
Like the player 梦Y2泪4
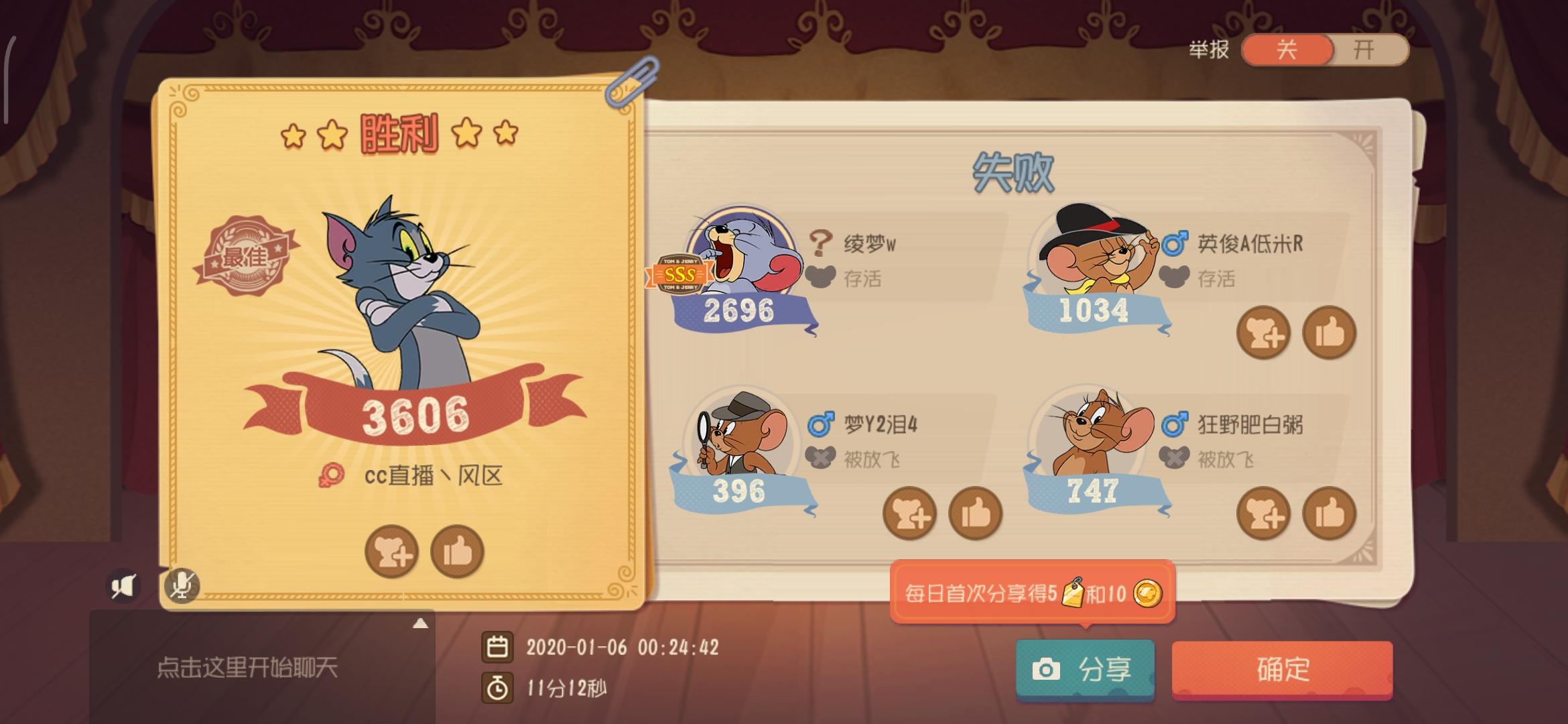[977, 513]
